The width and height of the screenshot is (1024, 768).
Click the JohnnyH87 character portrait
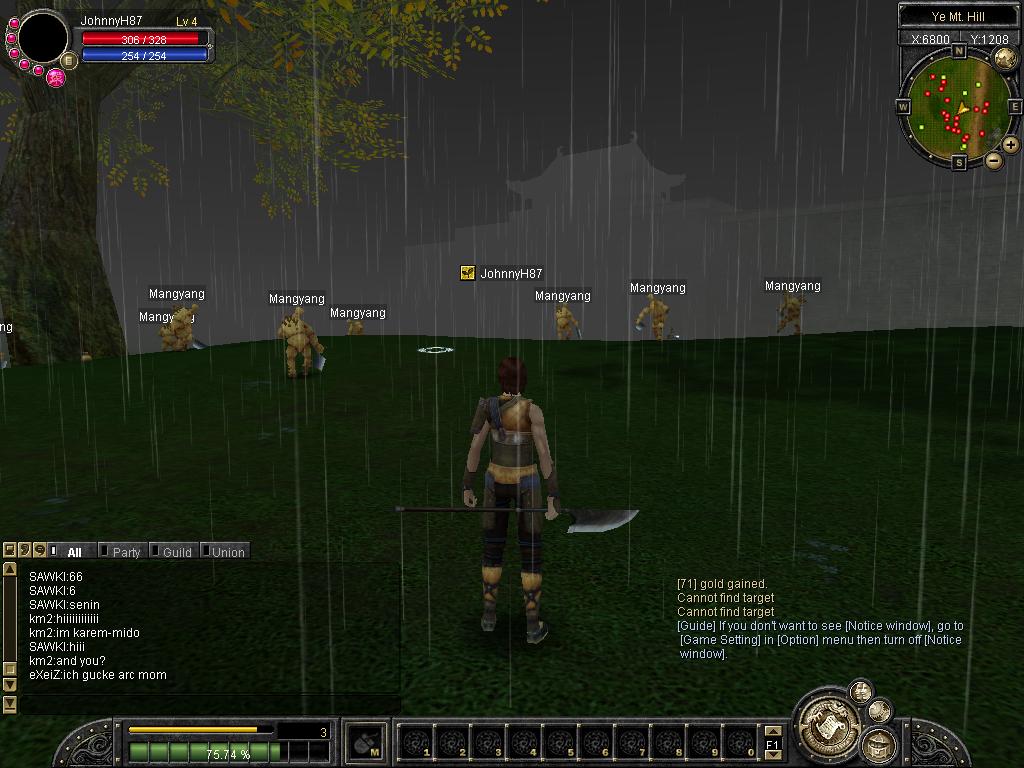(43, 38)
